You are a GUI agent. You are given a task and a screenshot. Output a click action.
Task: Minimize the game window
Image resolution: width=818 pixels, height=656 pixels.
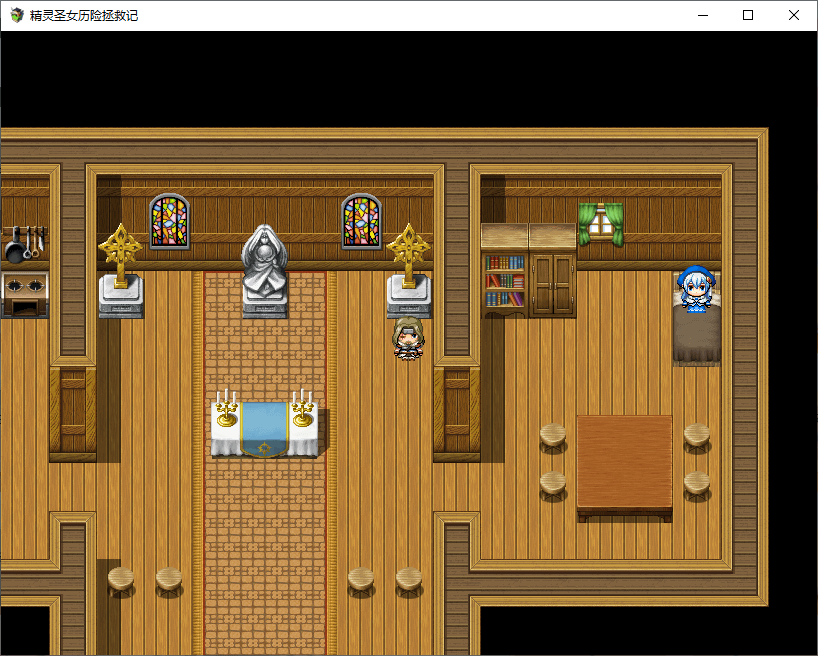coord(702,15)
